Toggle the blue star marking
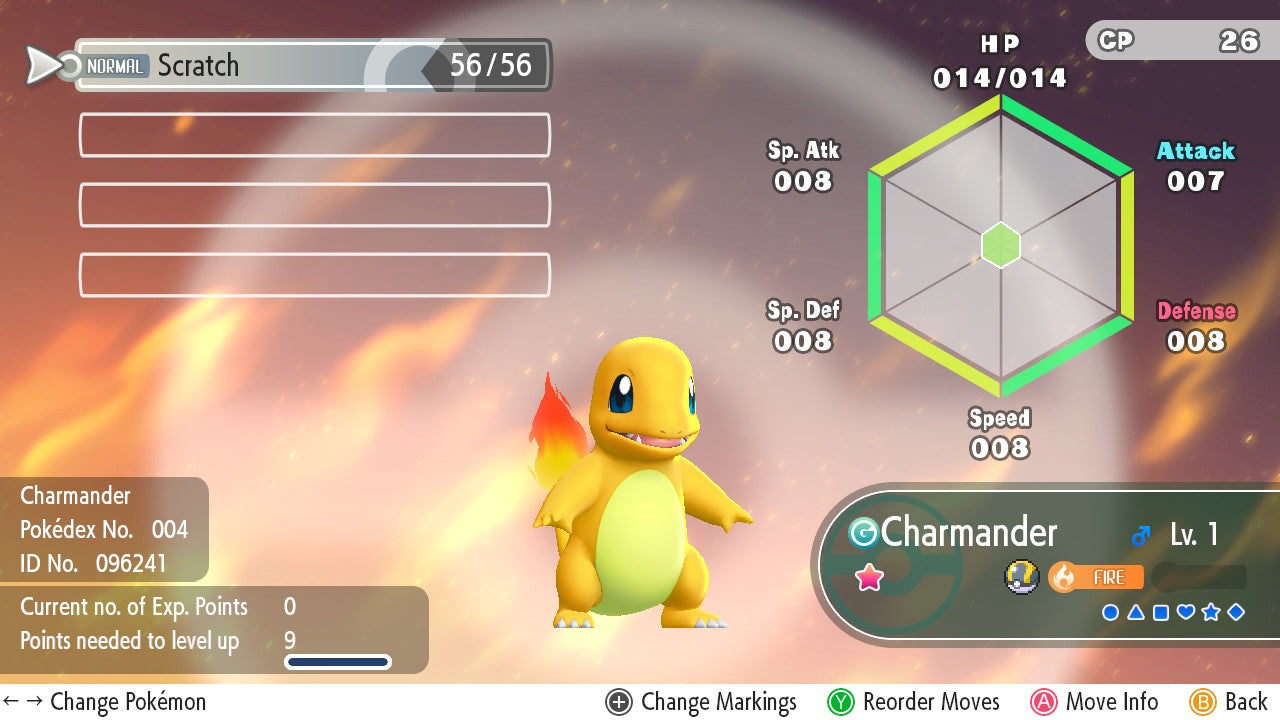 coord(1211,612)
